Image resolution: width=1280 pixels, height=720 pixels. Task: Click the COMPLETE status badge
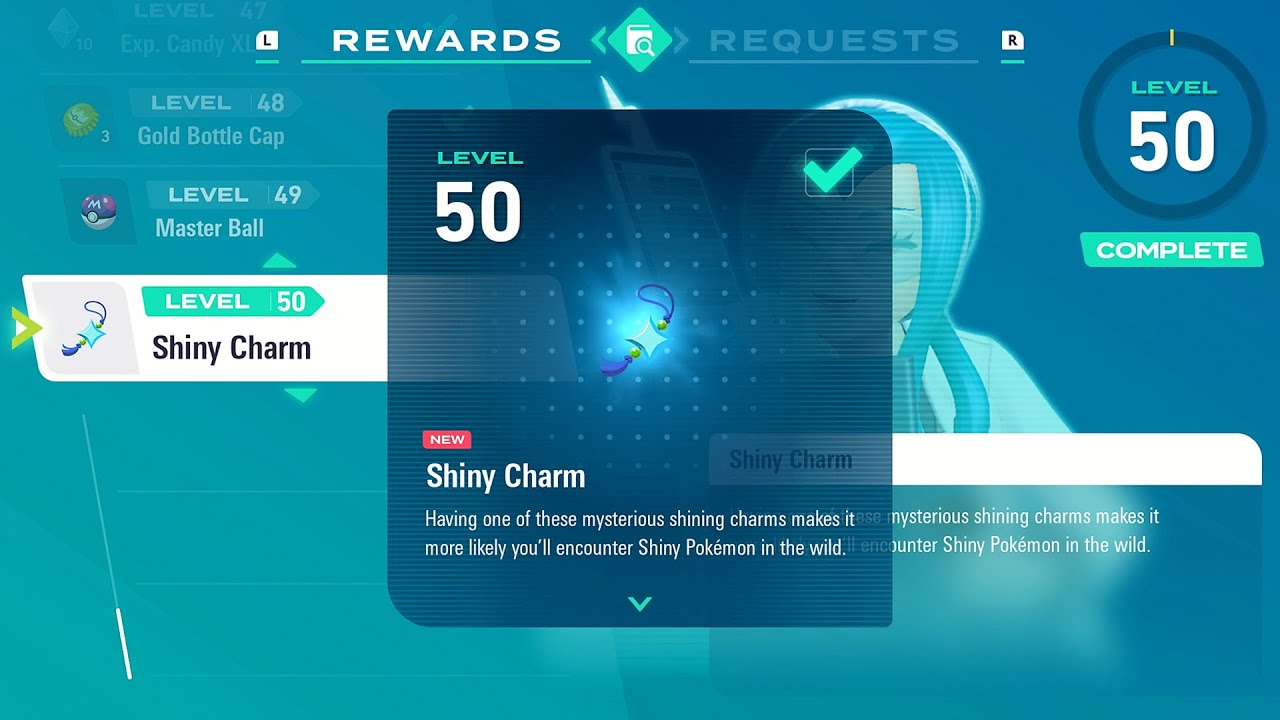[1171, 251]
